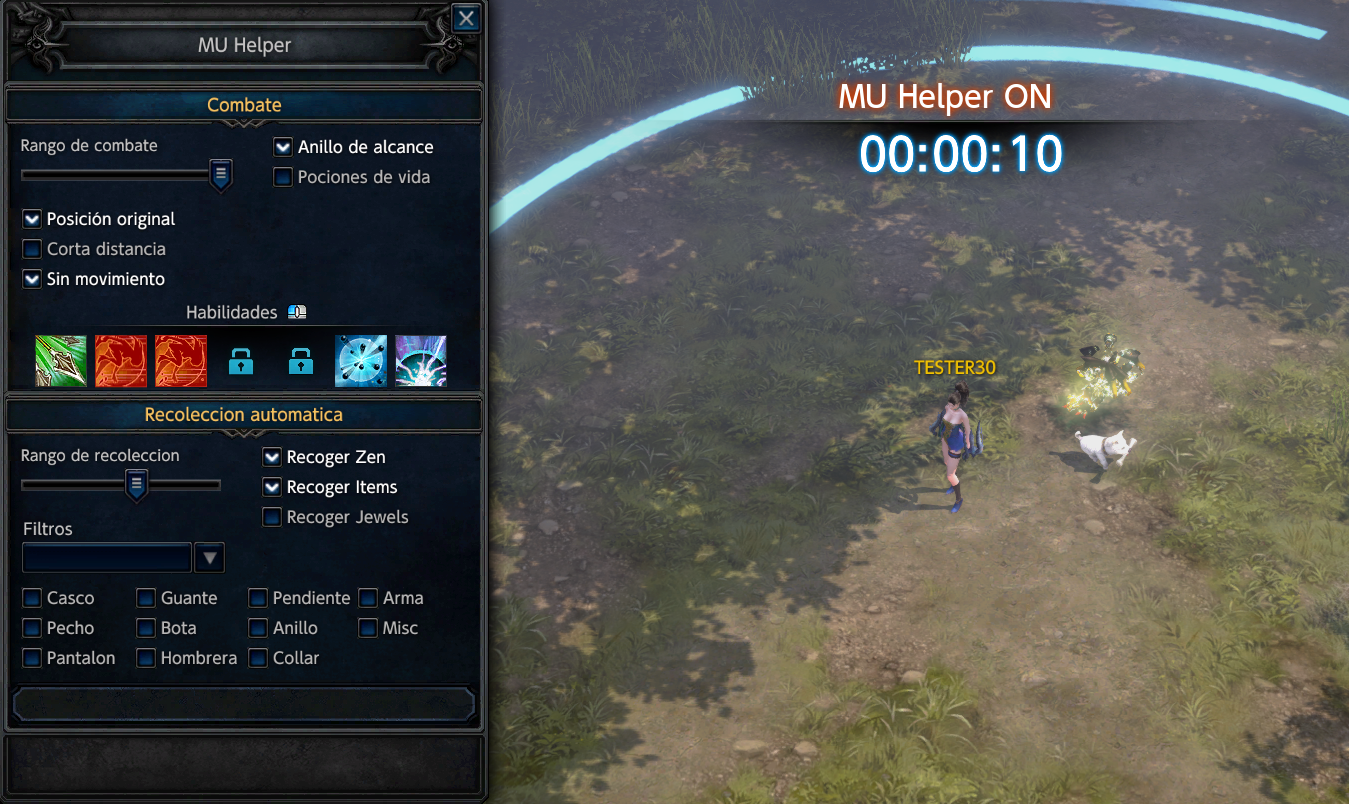Choose the blue burst skill icon
This screenshot has width=1349, height=804.
pyautogui.click(x=361, y=361)
